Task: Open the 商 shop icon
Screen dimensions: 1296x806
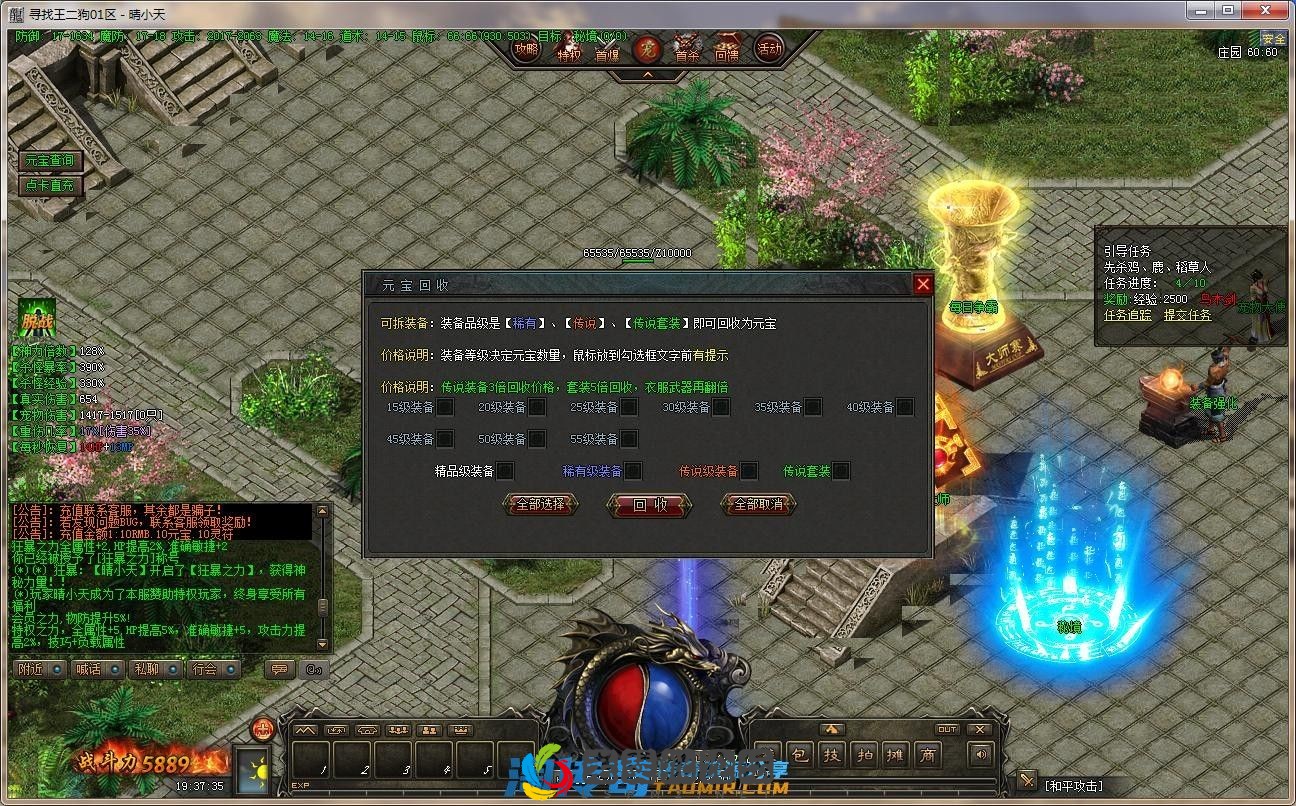Action: (930, 756)
